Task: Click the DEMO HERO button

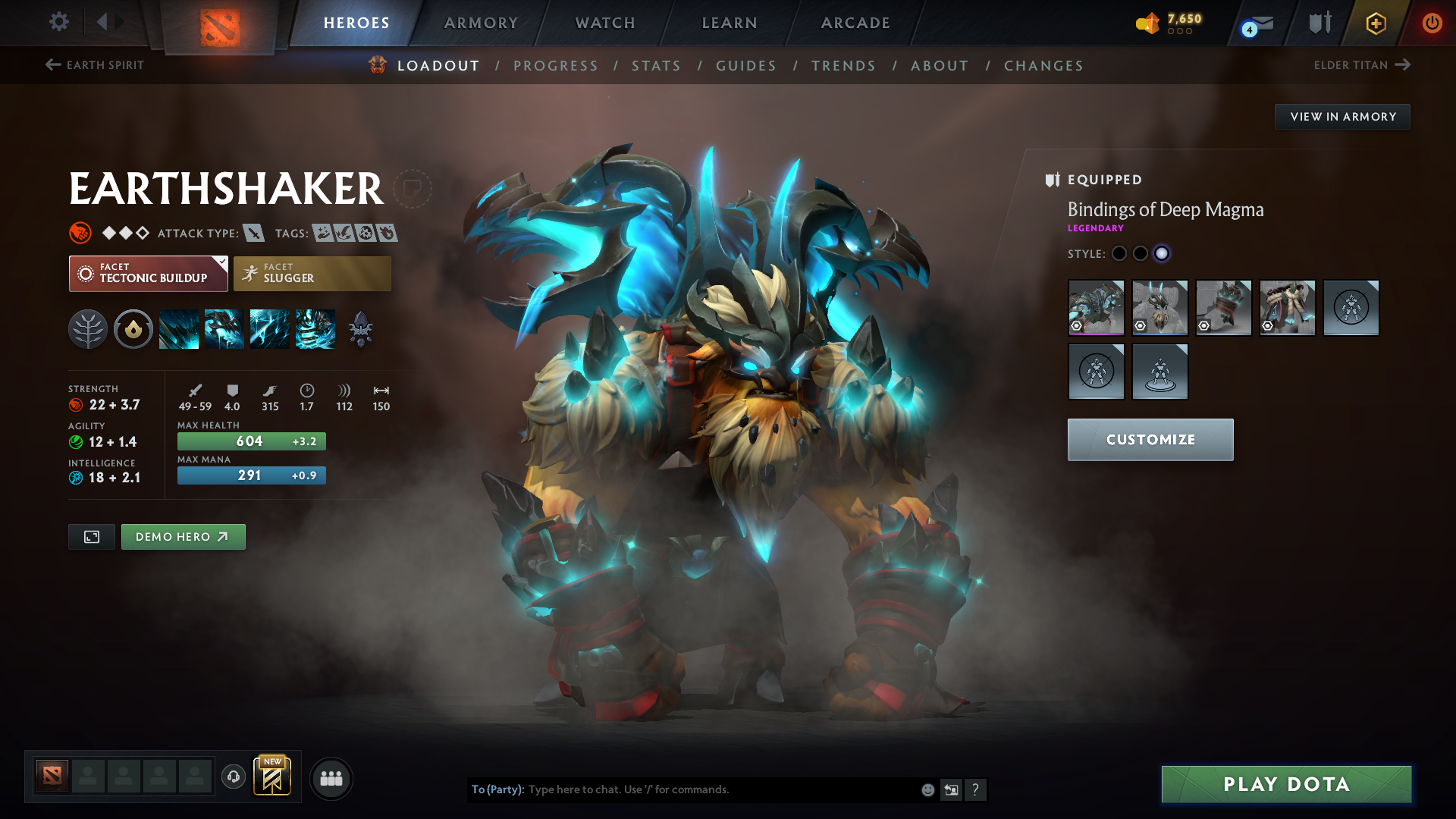Action: point(183,536)
